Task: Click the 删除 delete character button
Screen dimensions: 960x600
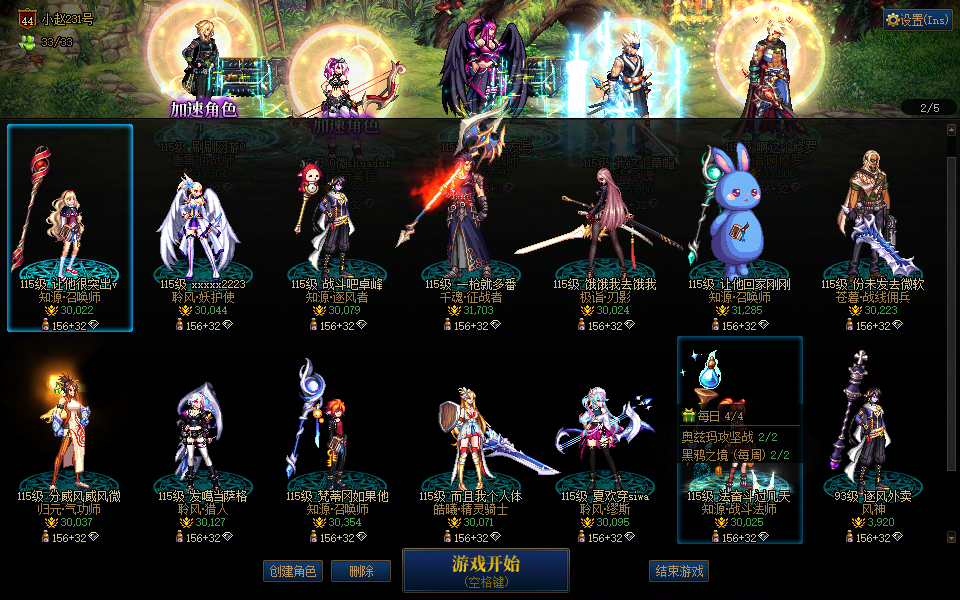Action: (361, 571)
